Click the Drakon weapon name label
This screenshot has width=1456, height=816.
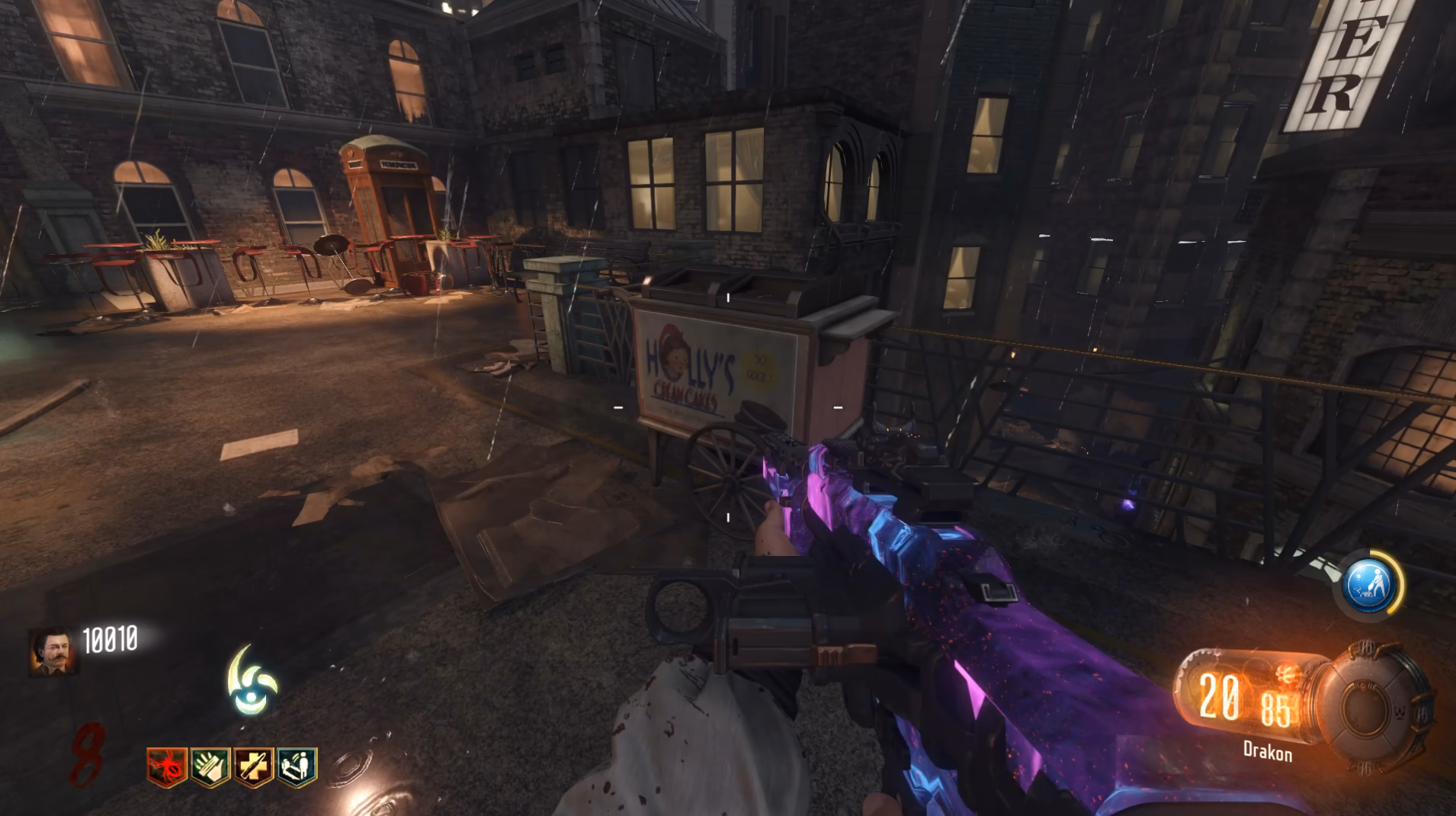[x=1267, y=752]
